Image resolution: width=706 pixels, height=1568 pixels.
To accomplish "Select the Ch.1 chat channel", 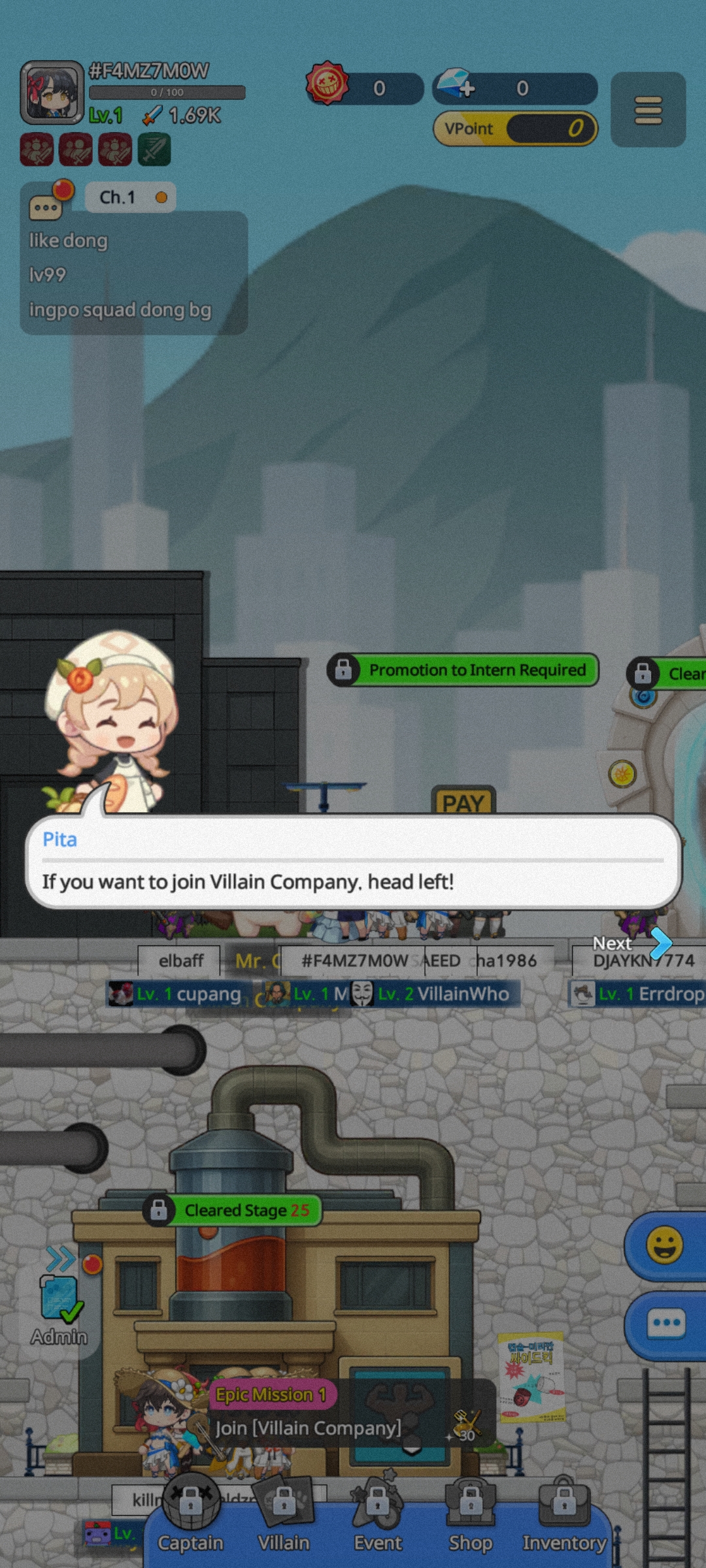I will pyautogui.click(x=130, y=197).
